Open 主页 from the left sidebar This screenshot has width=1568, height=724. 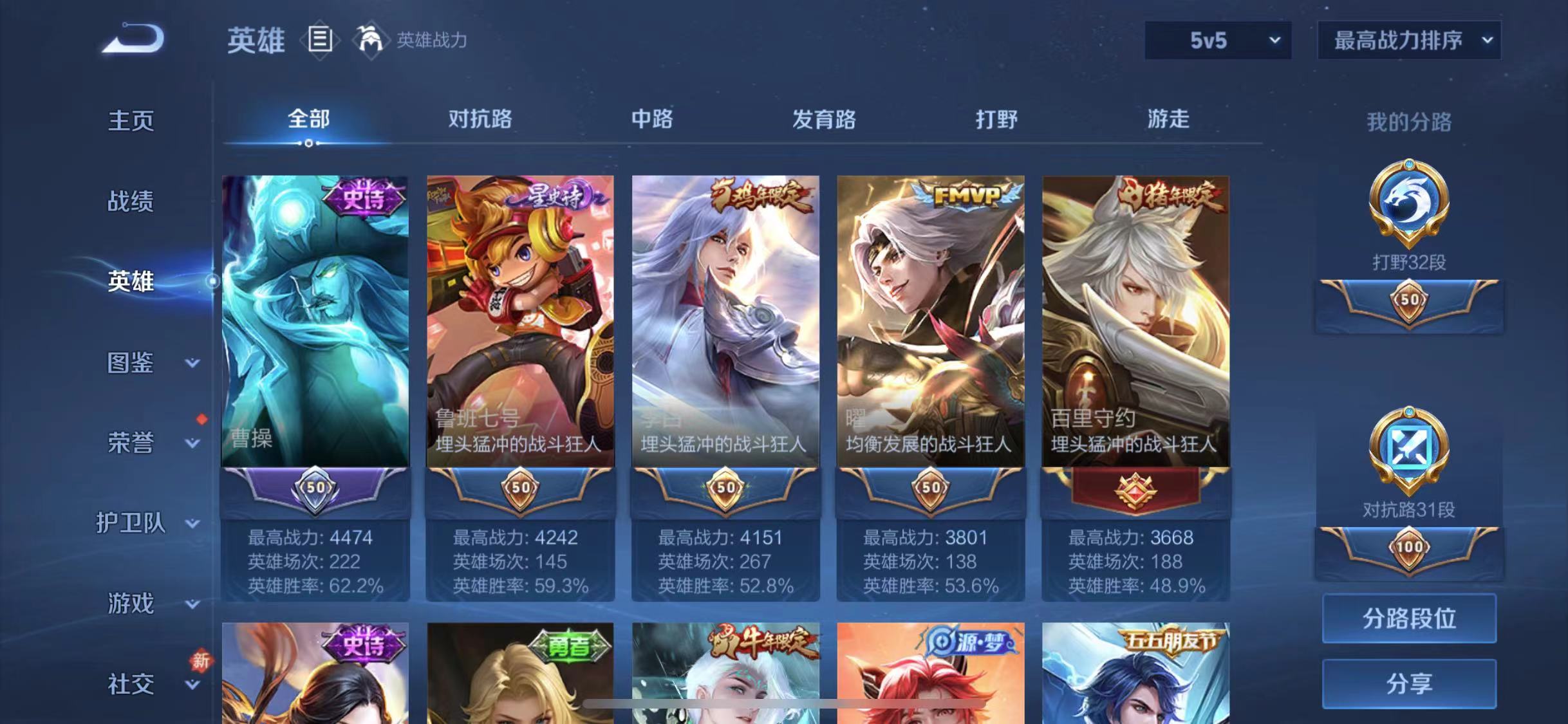131,120
